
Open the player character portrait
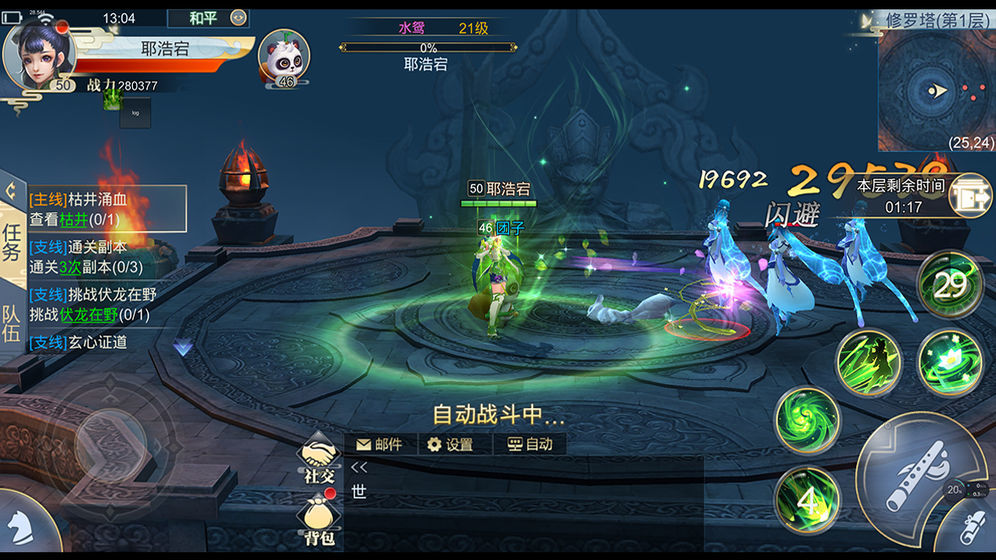[x=40, y=55]
